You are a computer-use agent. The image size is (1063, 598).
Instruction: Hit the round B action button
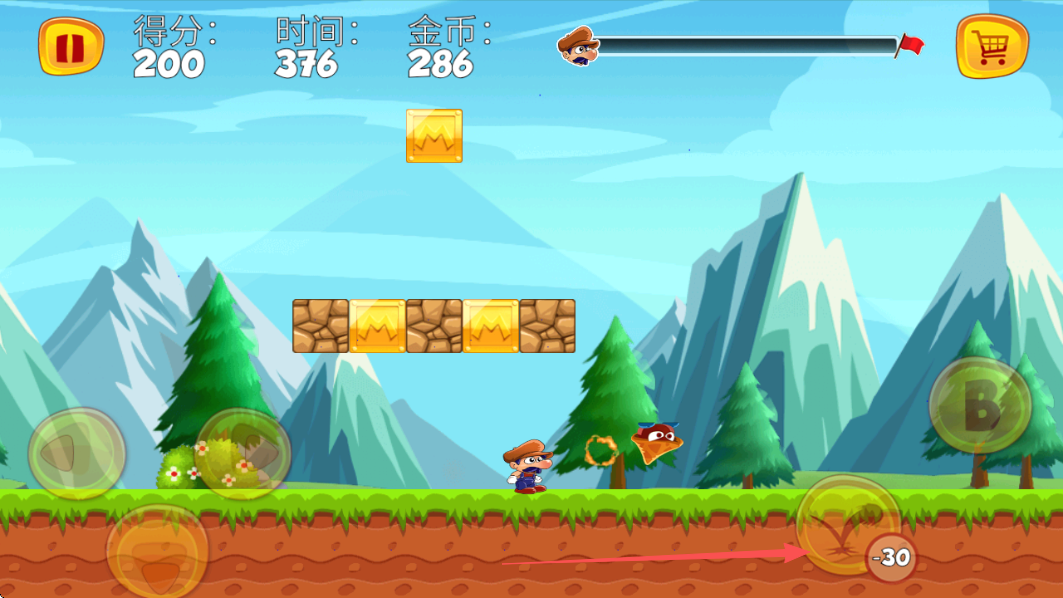coord(980,405)
